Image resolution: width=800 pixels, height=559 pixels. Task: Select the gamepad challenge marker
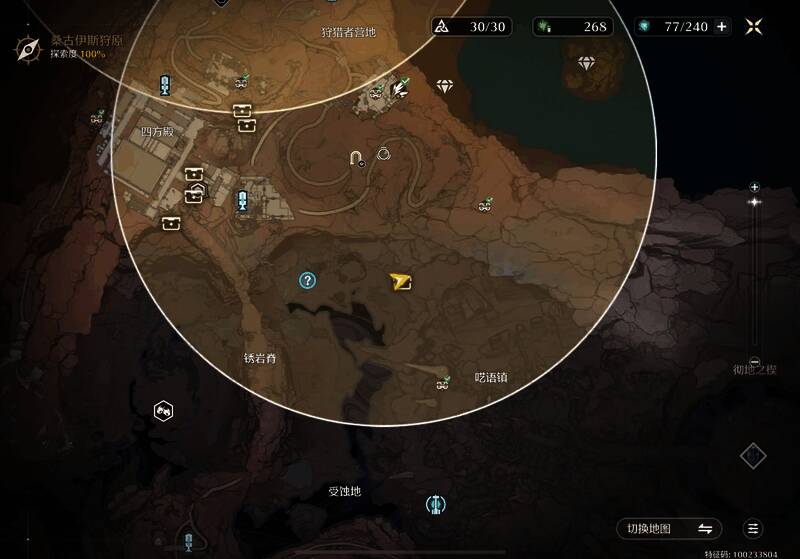[163, 410]
